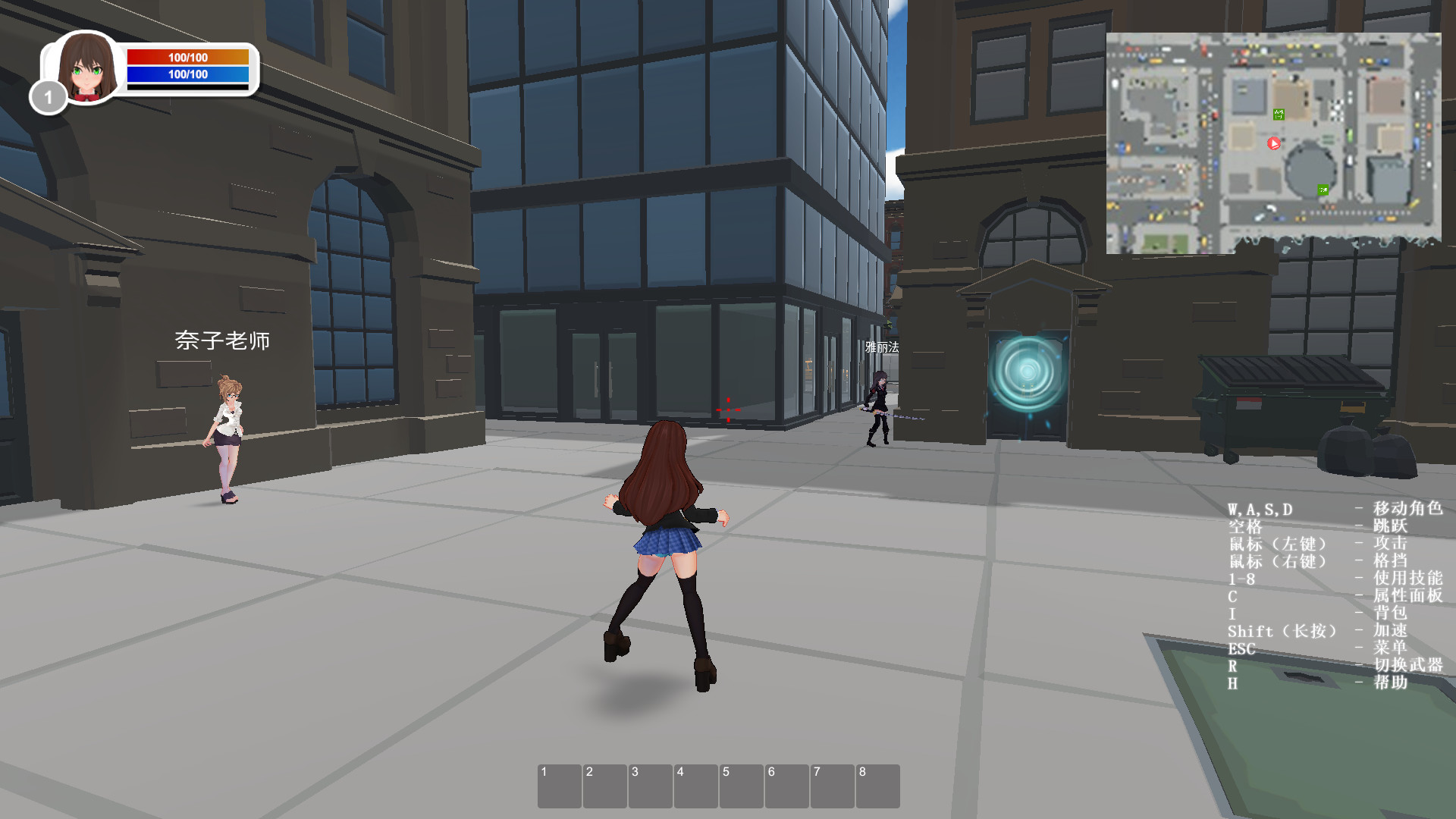Select skill slot 8 in the hotbar
Viewport: 1456px width, 819px height.
[x=880, y=785]
